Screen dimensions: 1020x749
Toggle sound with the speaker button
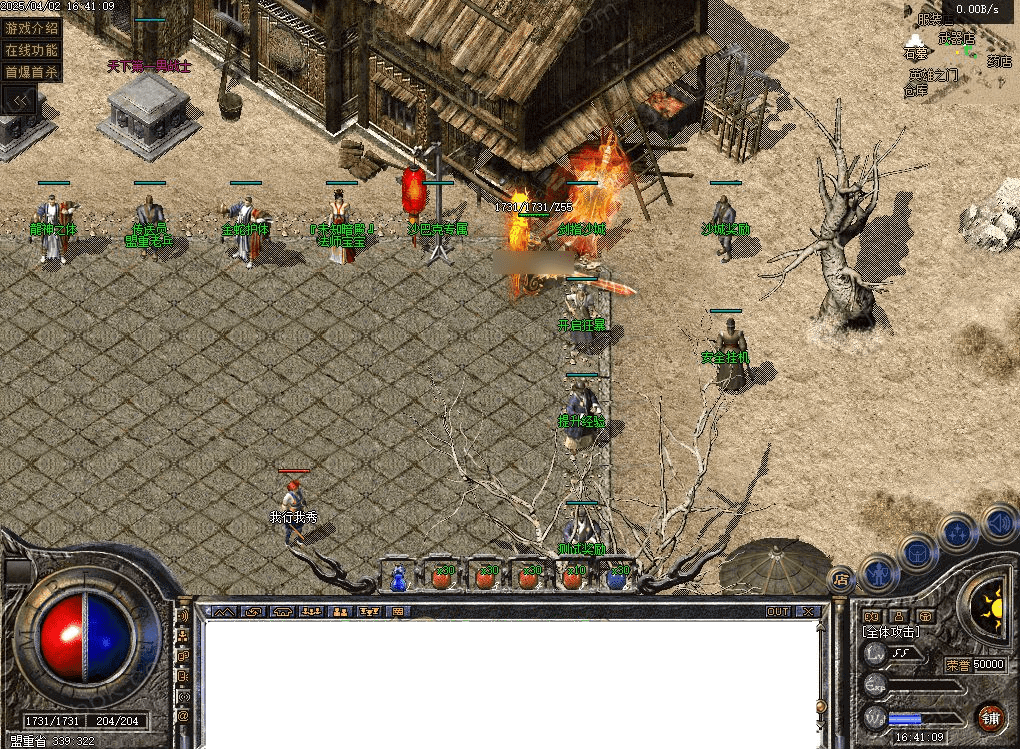click(997, 522)
